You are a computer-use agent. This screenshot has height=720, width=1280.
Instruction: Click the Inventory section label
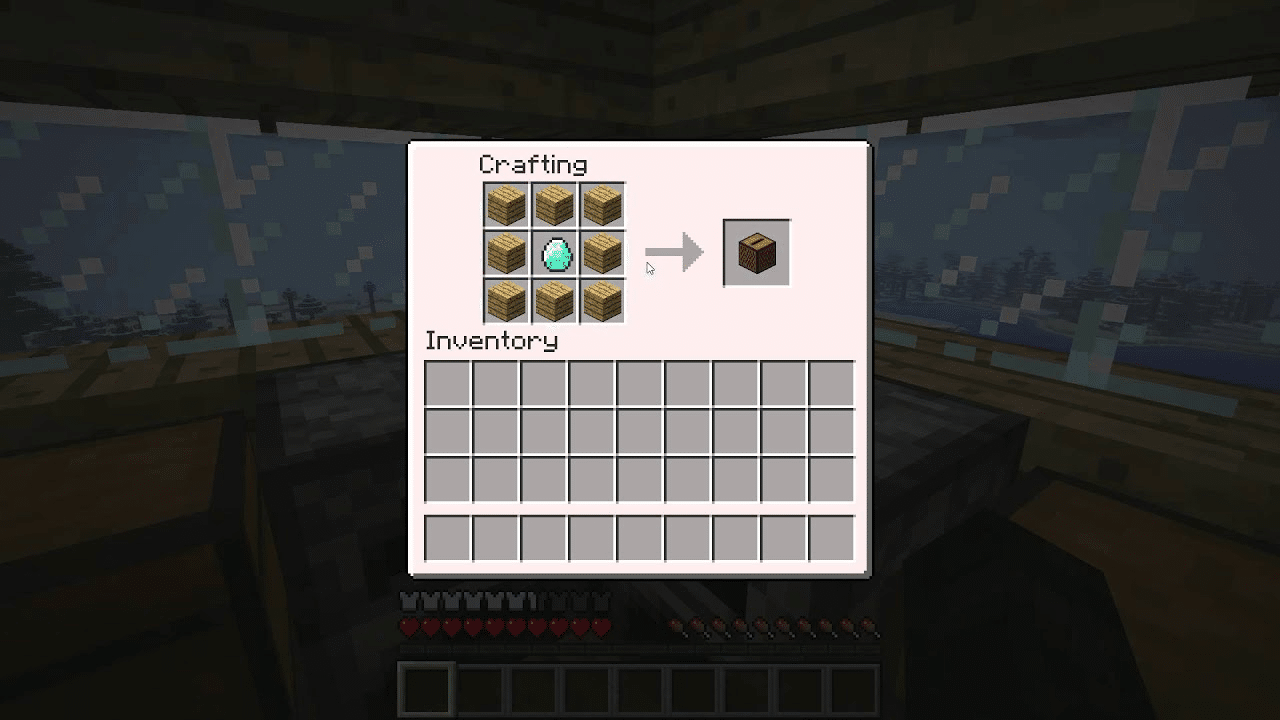click(x=492, y=342)
